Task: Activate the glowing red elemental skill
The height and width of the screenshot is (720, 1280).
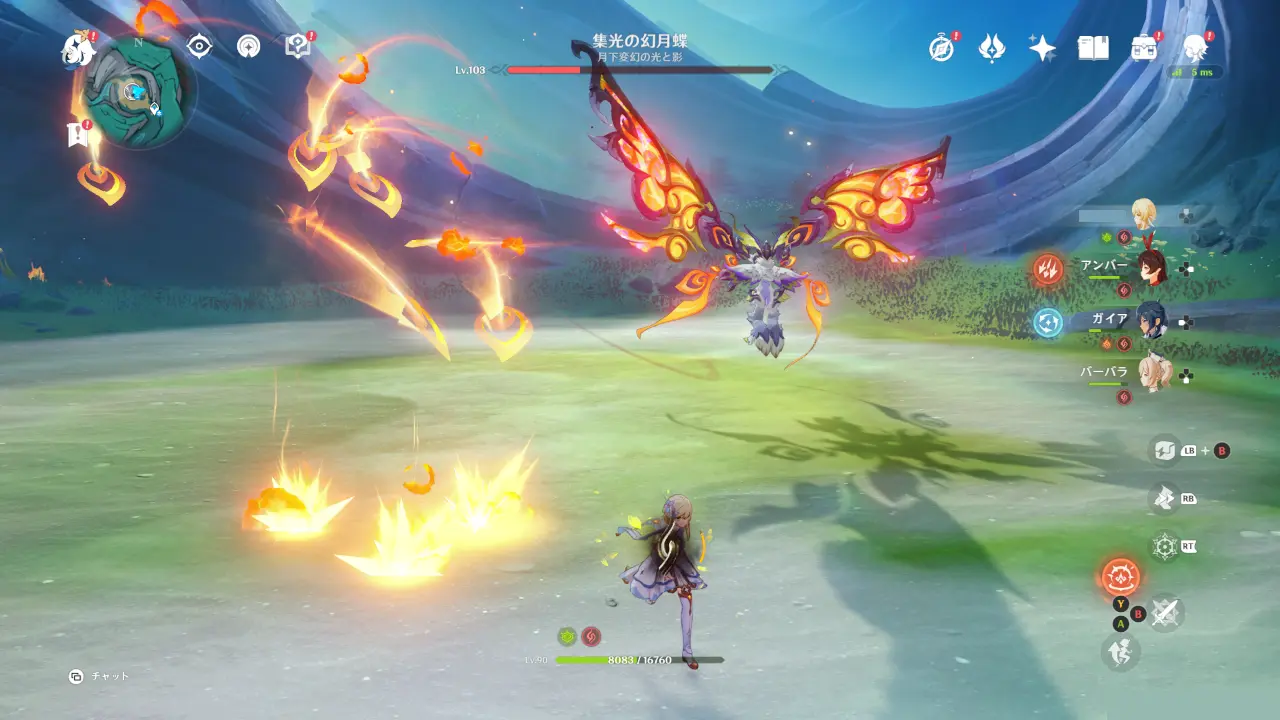Action: click(1120, 577)
